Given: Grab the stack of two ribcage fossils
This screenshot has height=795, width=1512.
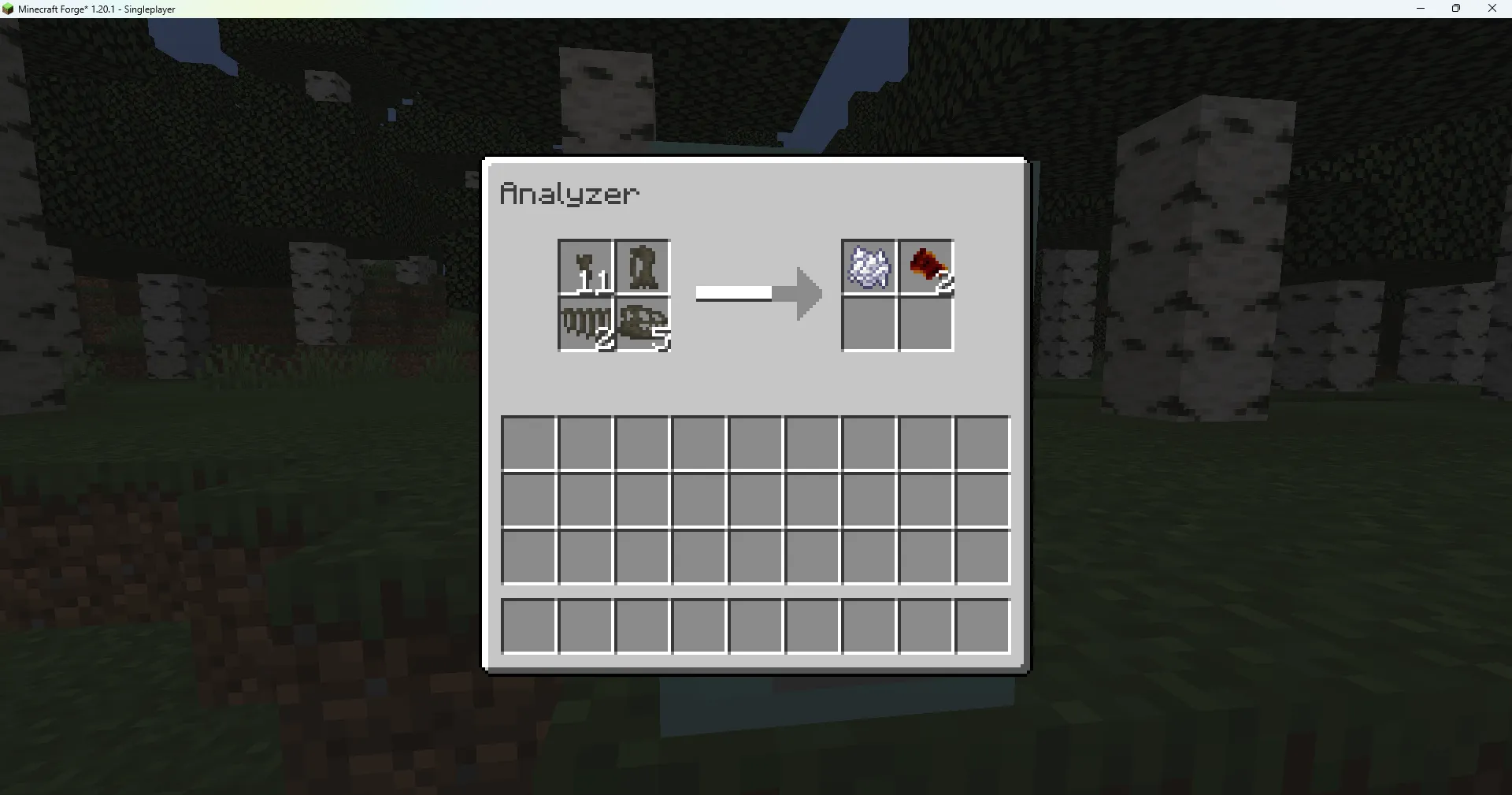Looking at the screenshot, I should tap(585, 323).
